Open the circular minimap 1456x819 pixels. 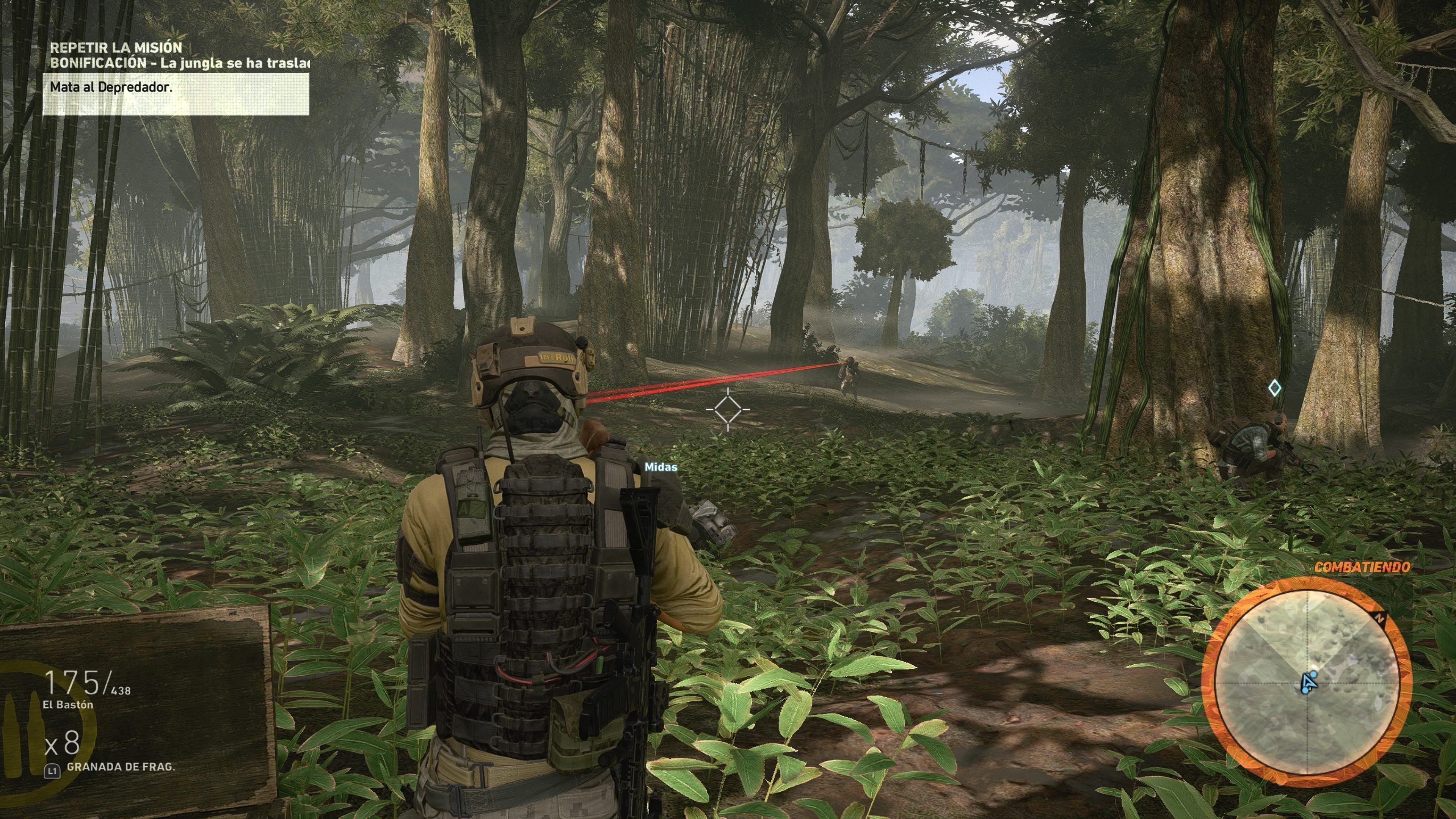(x=1306, y=682)
